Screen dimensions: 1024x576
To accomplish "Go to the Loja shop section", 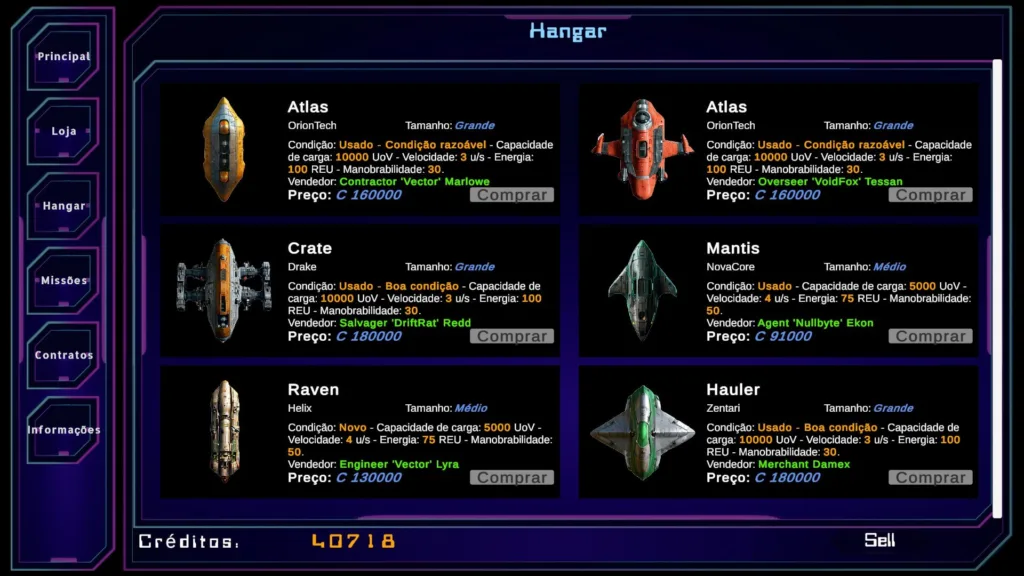I will click(64, 132).
